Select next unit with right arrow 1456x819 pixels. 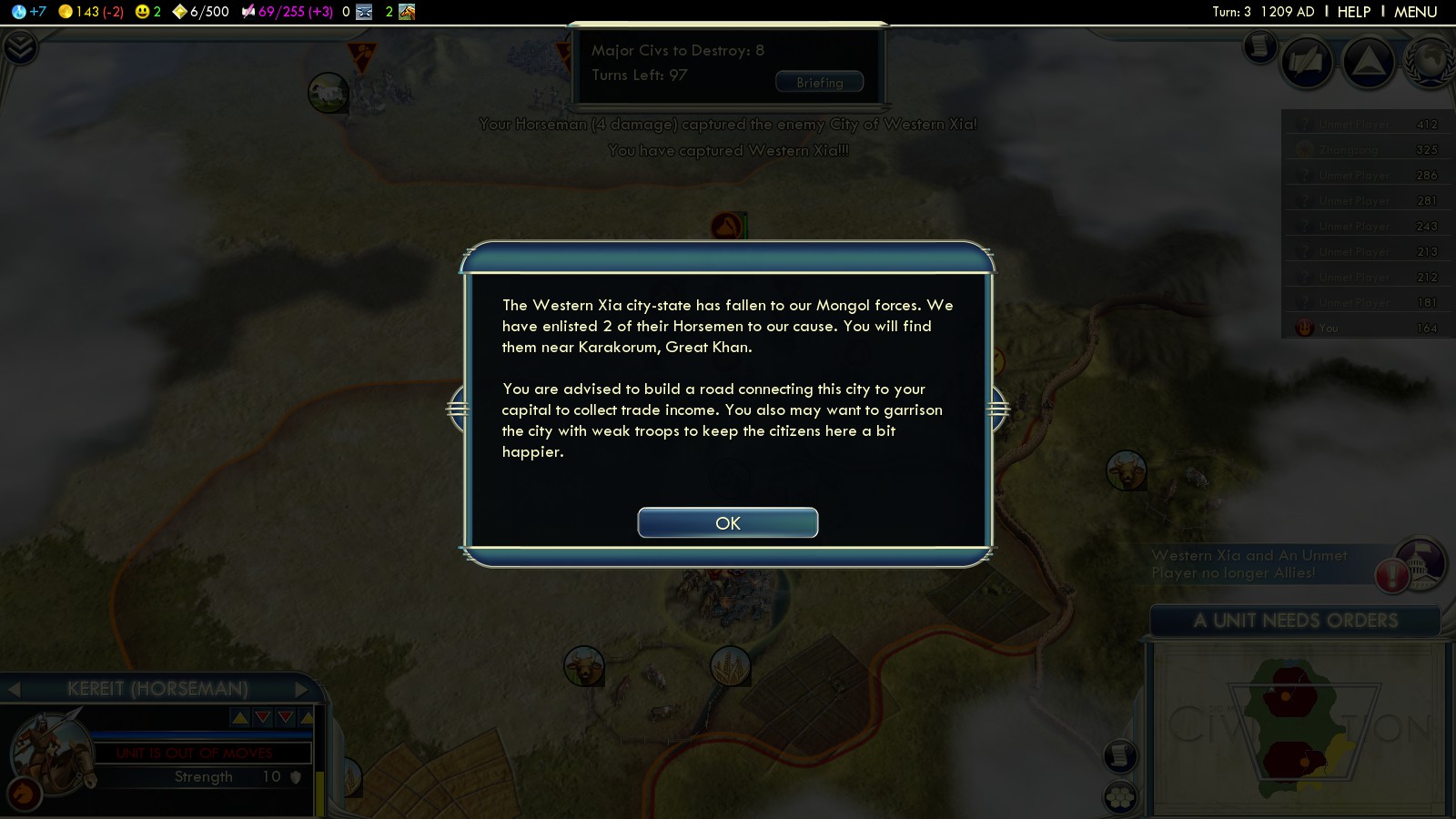[x=302, y=689]
